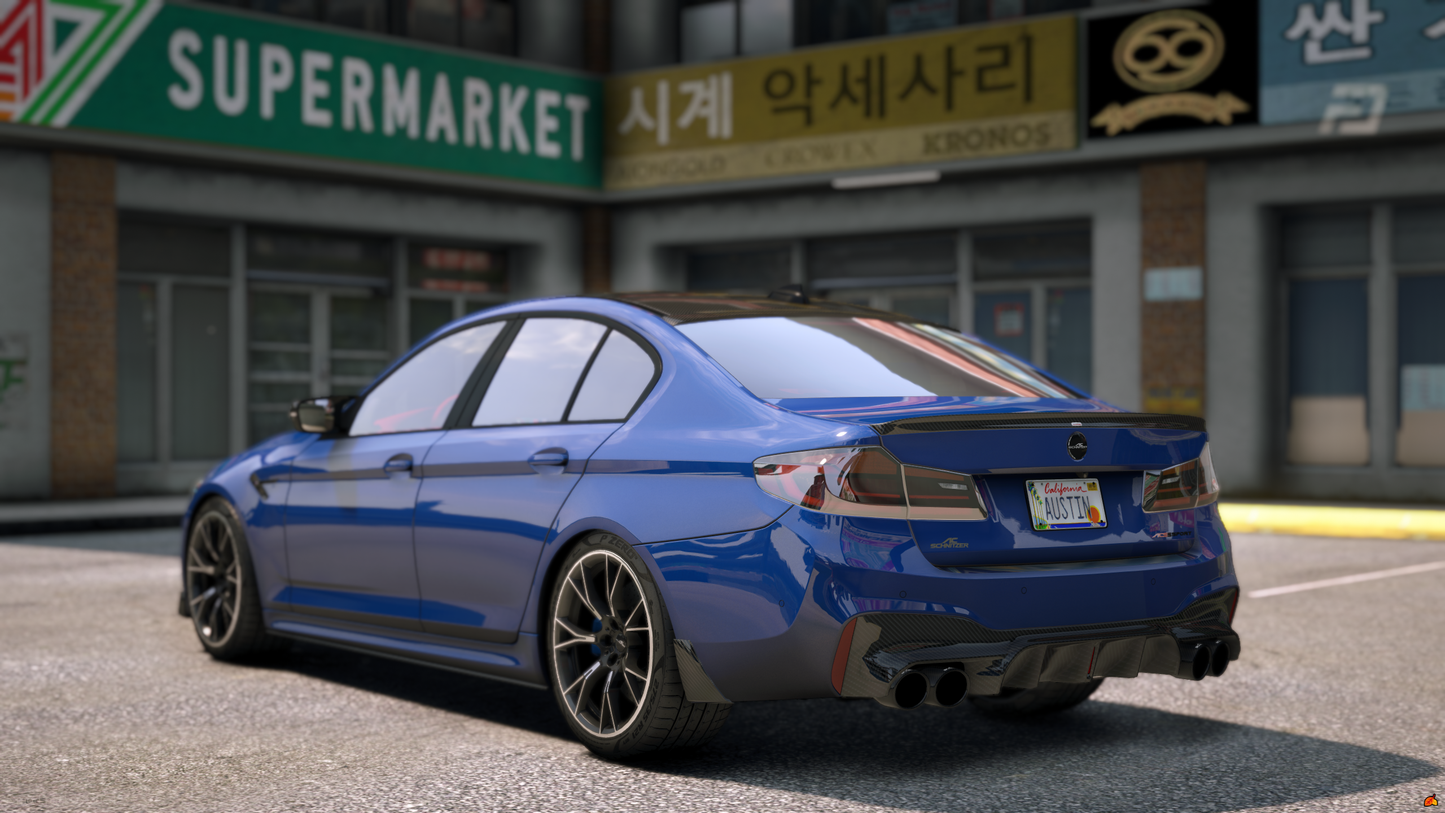This screenshot has height=813, width=1445.
Task: Click the orange leaf overlay icon
Action: point(1431,801)
